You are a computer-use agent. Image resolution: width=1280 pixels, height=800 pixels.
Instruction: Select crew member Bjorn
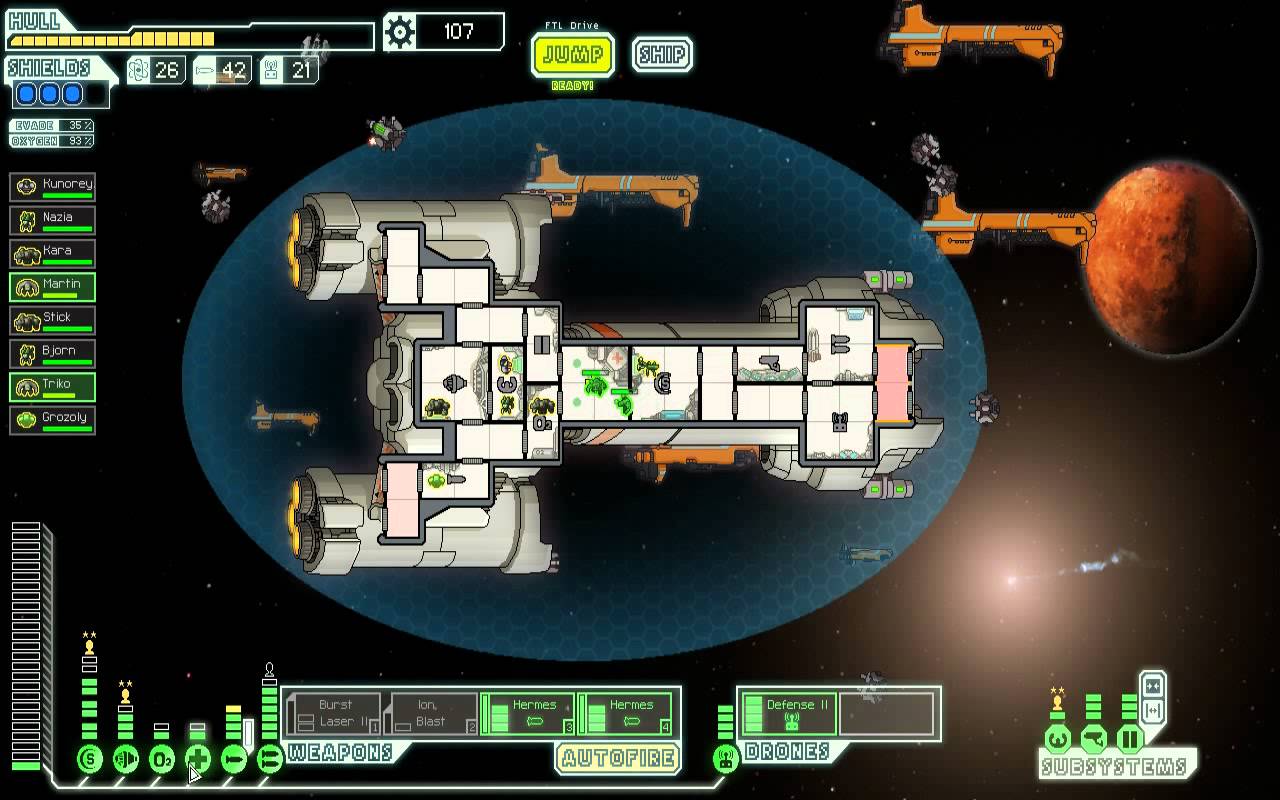coord(53,353)
